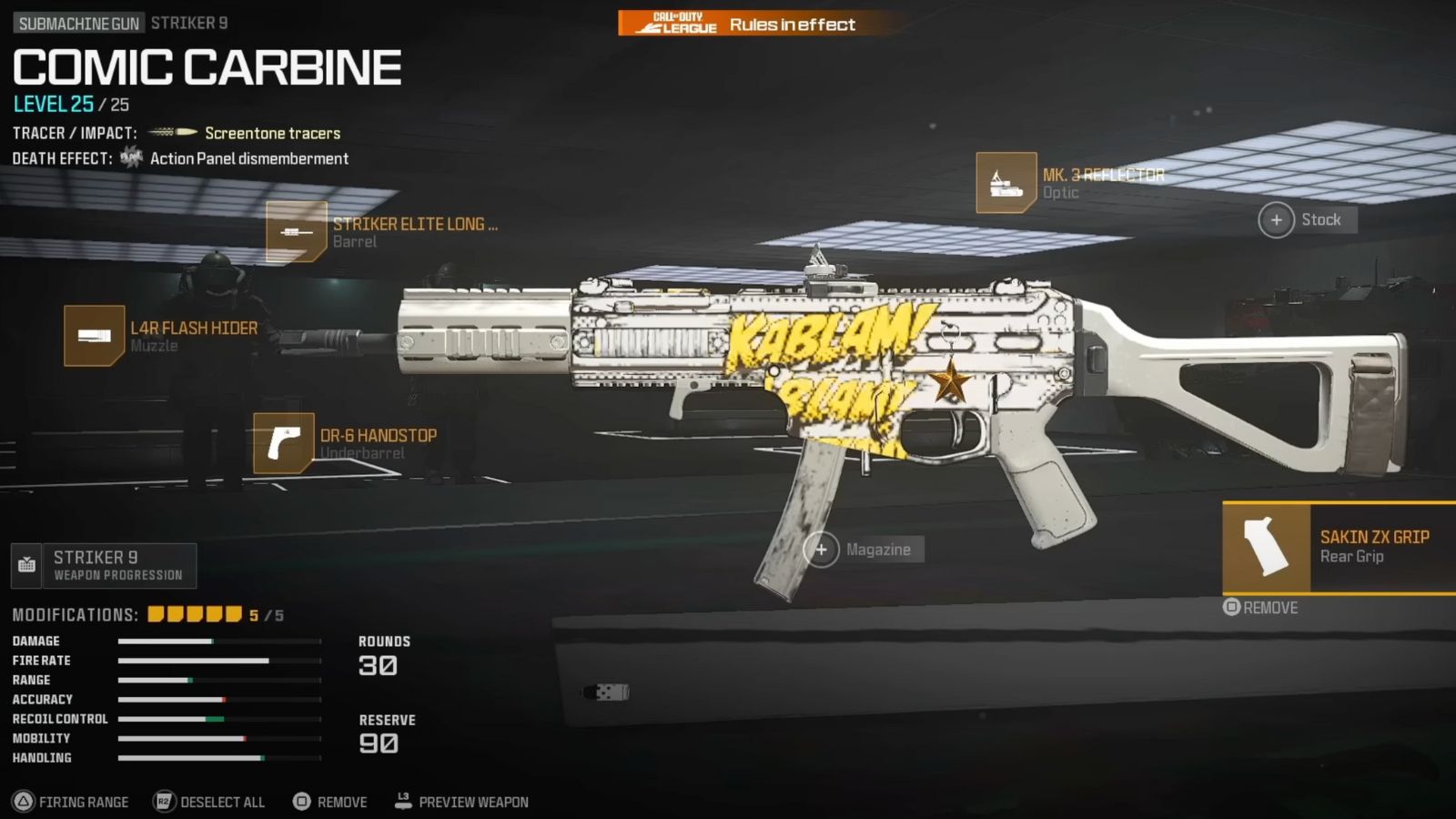Image resolution: width=1456 pixels, height=819 pixels.
Task: Select the Sakin ZX Grip rear grip slot
Action: coord(1340,547)
